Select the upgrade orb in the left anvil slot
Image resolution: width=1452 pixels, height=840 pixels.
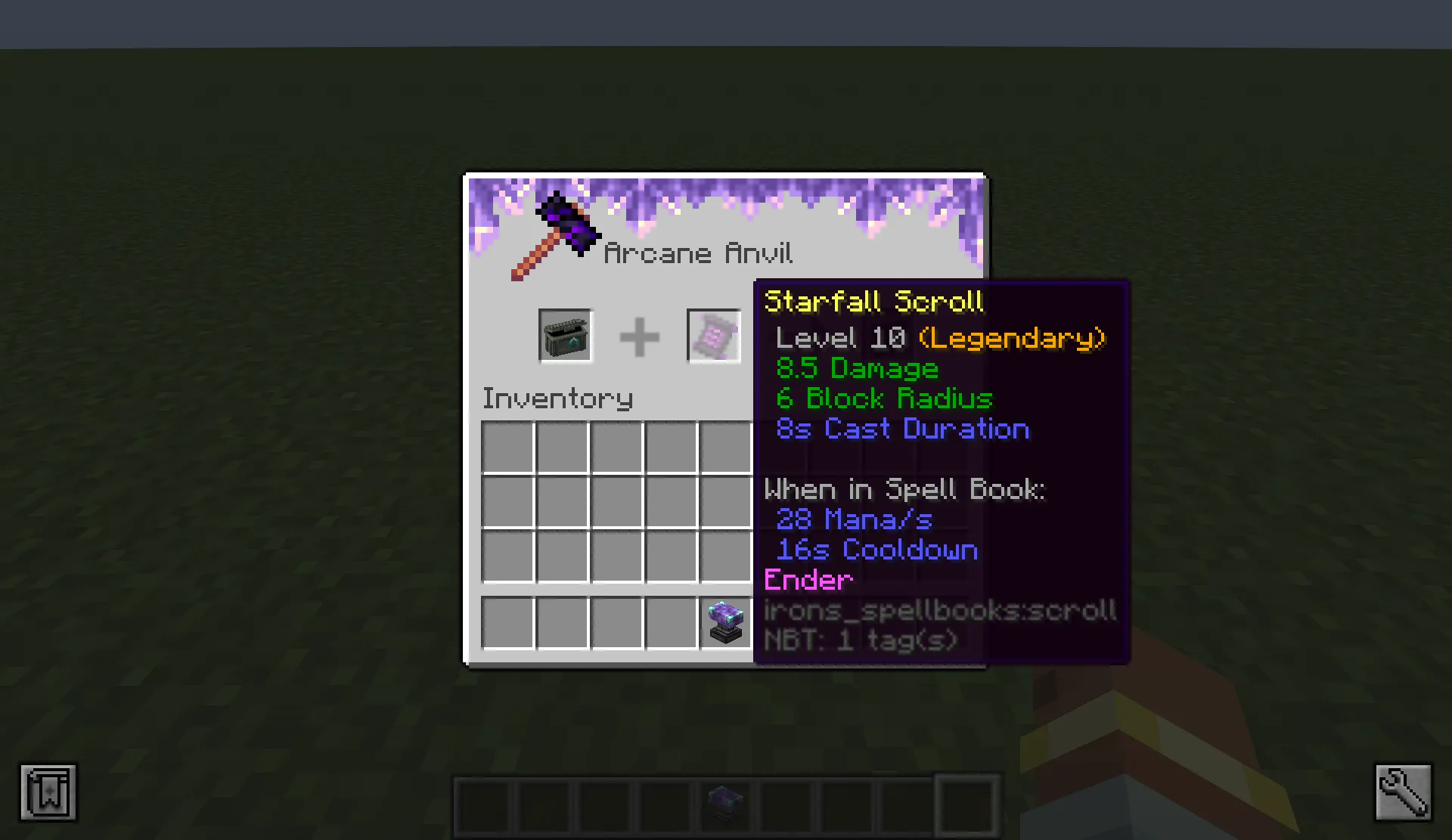[x=565, y=336]
